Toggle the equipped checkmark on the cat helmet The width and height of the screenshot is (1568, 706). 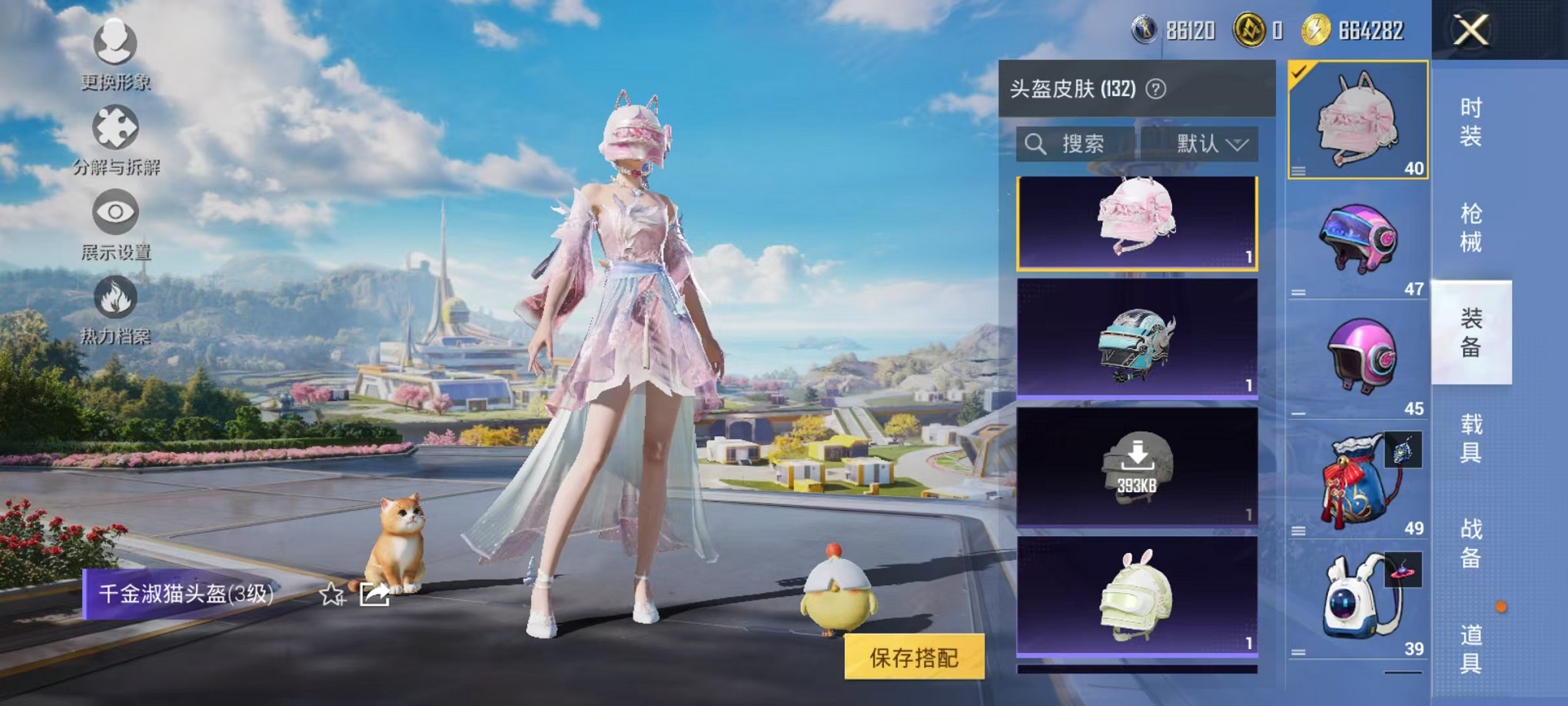(1299, 74)
